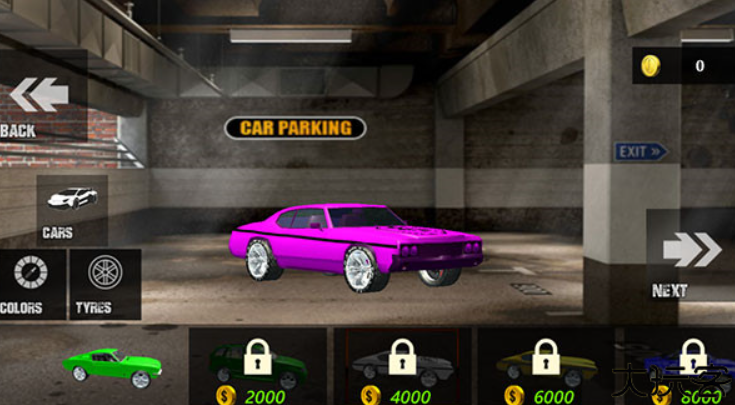This screenshot has width=735, height=405.
Task: Select the locked yellow car for 6000
Action: pos(546,366)
